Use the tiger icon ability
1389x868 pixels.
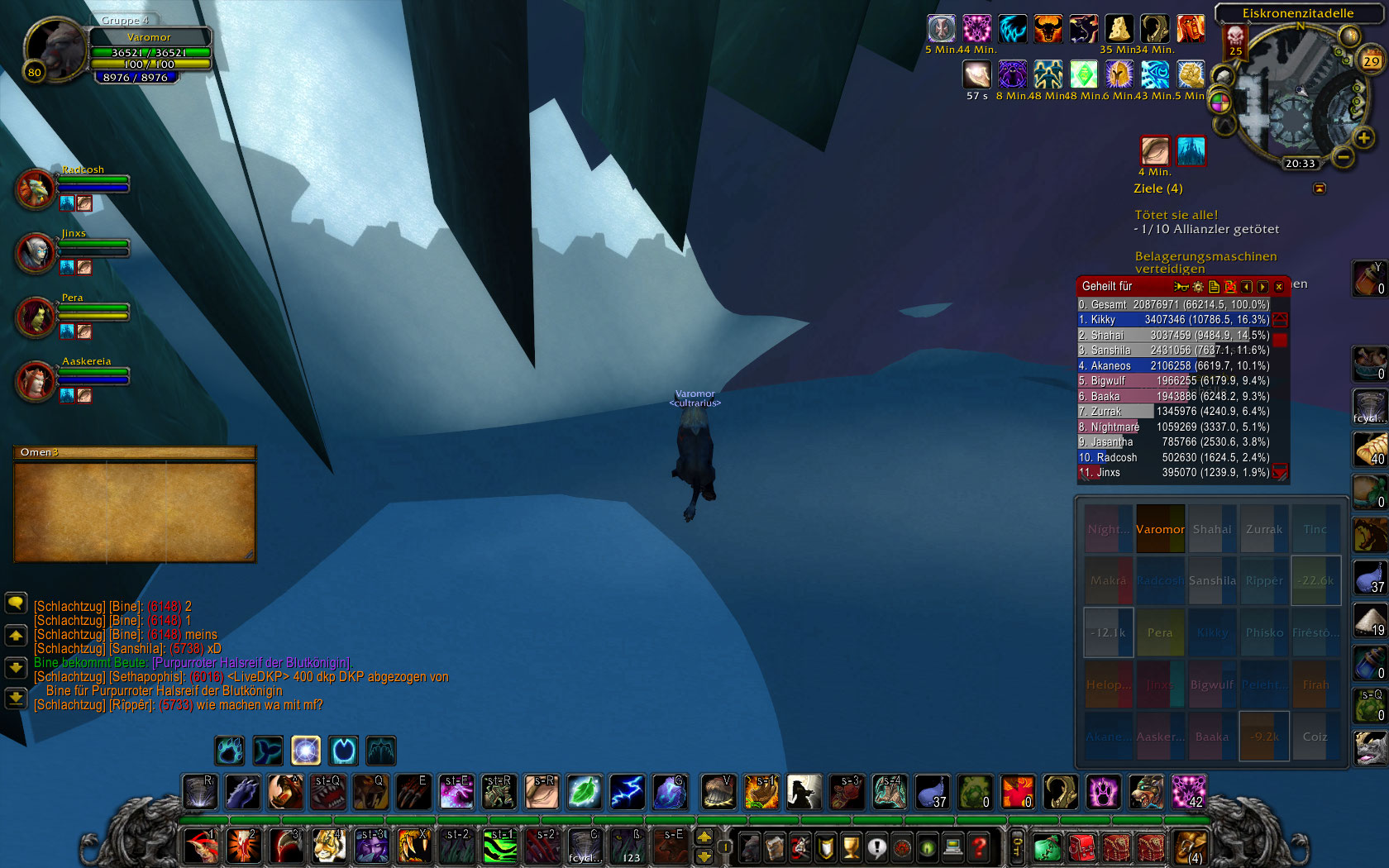click(x=328, y=847)
